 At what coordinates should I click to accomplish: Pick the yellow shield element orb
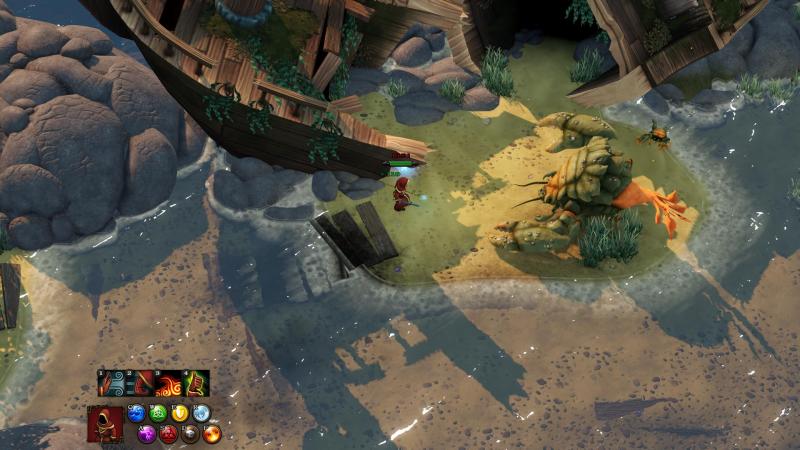[x=180, y=413]
